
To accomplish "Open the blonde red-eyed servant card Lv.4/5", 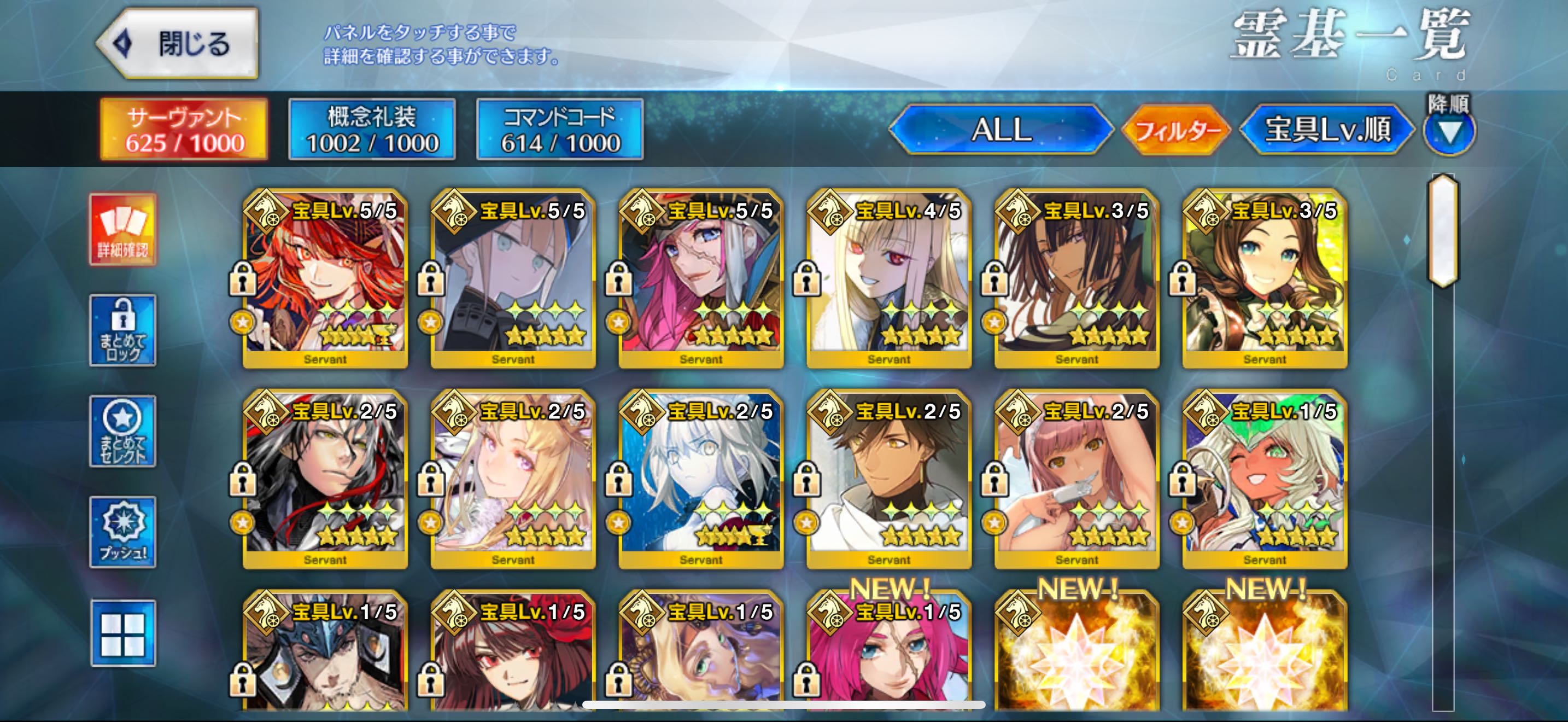I will [888, 278].
